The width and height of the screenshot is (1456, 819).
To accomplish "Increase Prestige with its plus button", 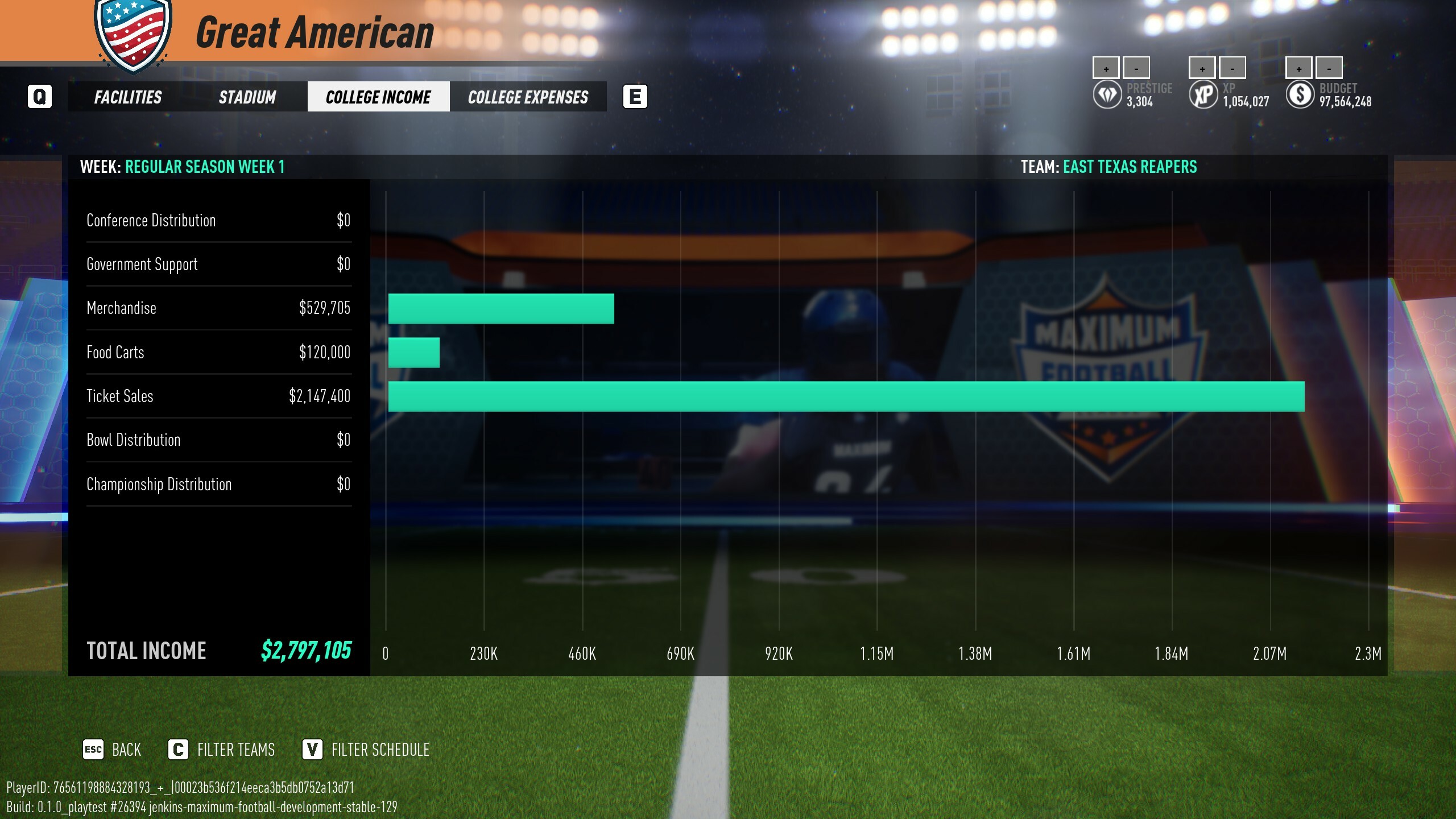I will point(1105,68).
